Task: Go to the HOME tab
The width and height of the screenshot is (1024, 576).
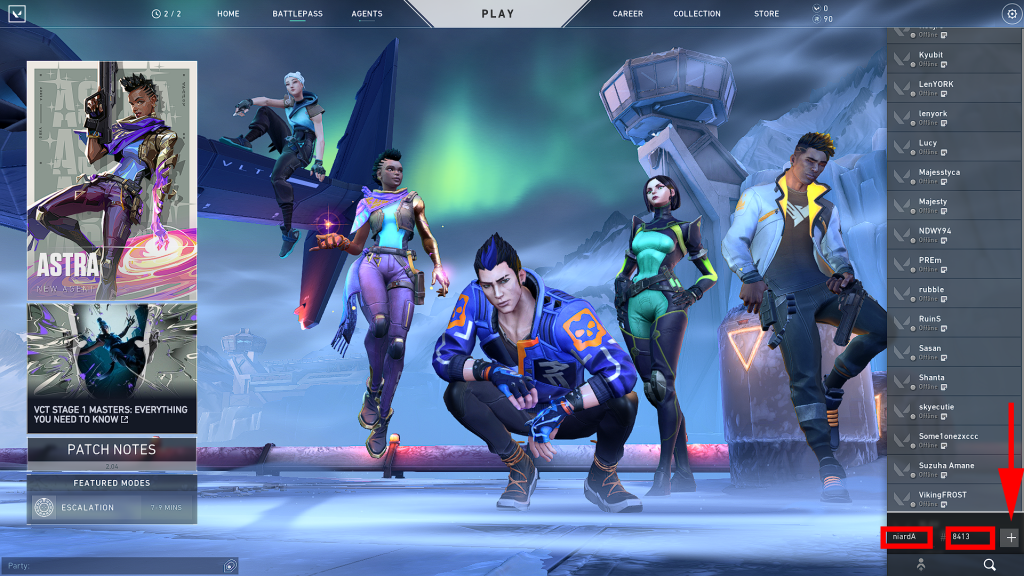Action: pos(228,14)
